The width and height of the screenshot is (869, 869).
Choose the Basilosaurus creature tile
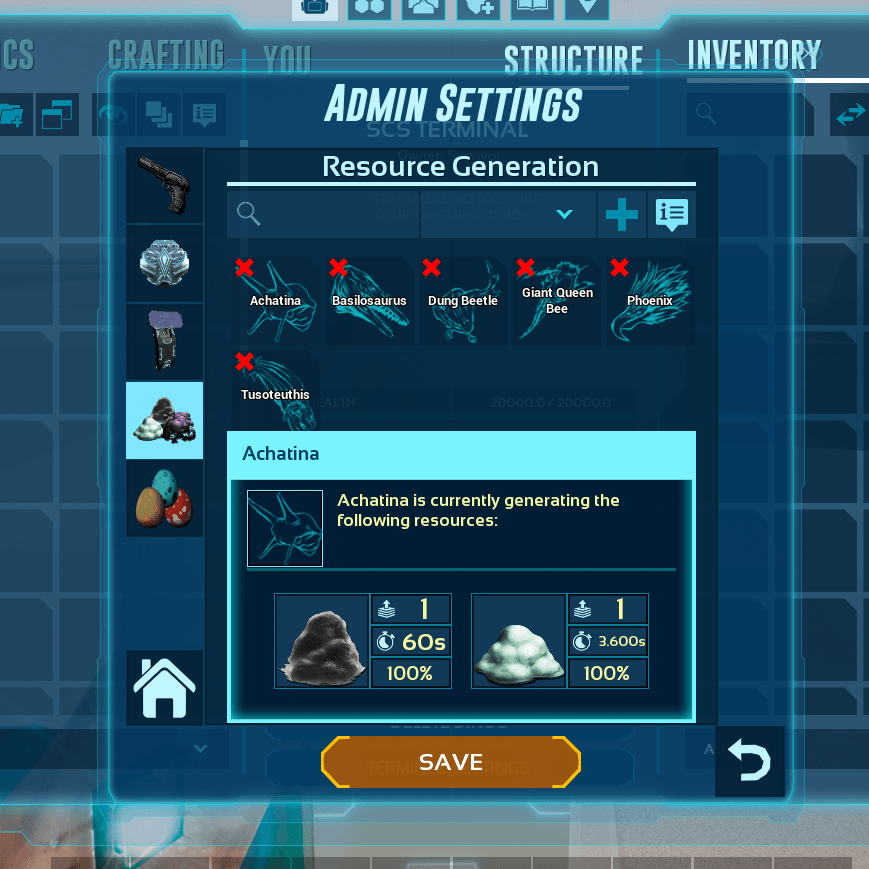point(370,302)
